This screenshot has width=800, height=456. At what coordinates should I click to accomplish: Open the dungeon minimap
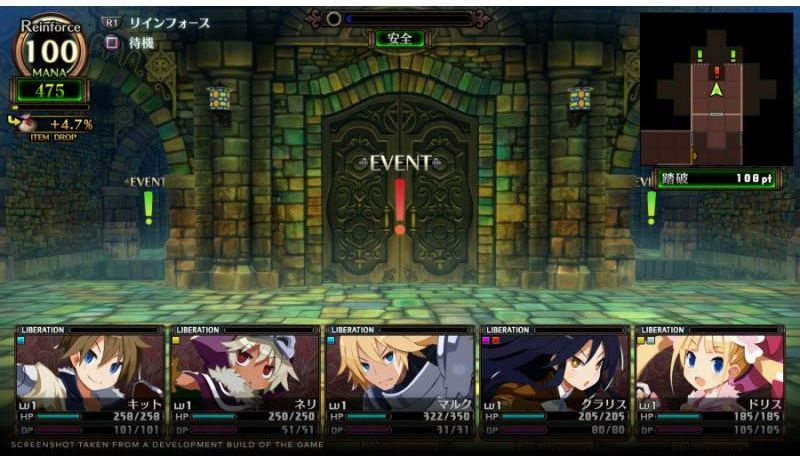[x=715, y=88]
